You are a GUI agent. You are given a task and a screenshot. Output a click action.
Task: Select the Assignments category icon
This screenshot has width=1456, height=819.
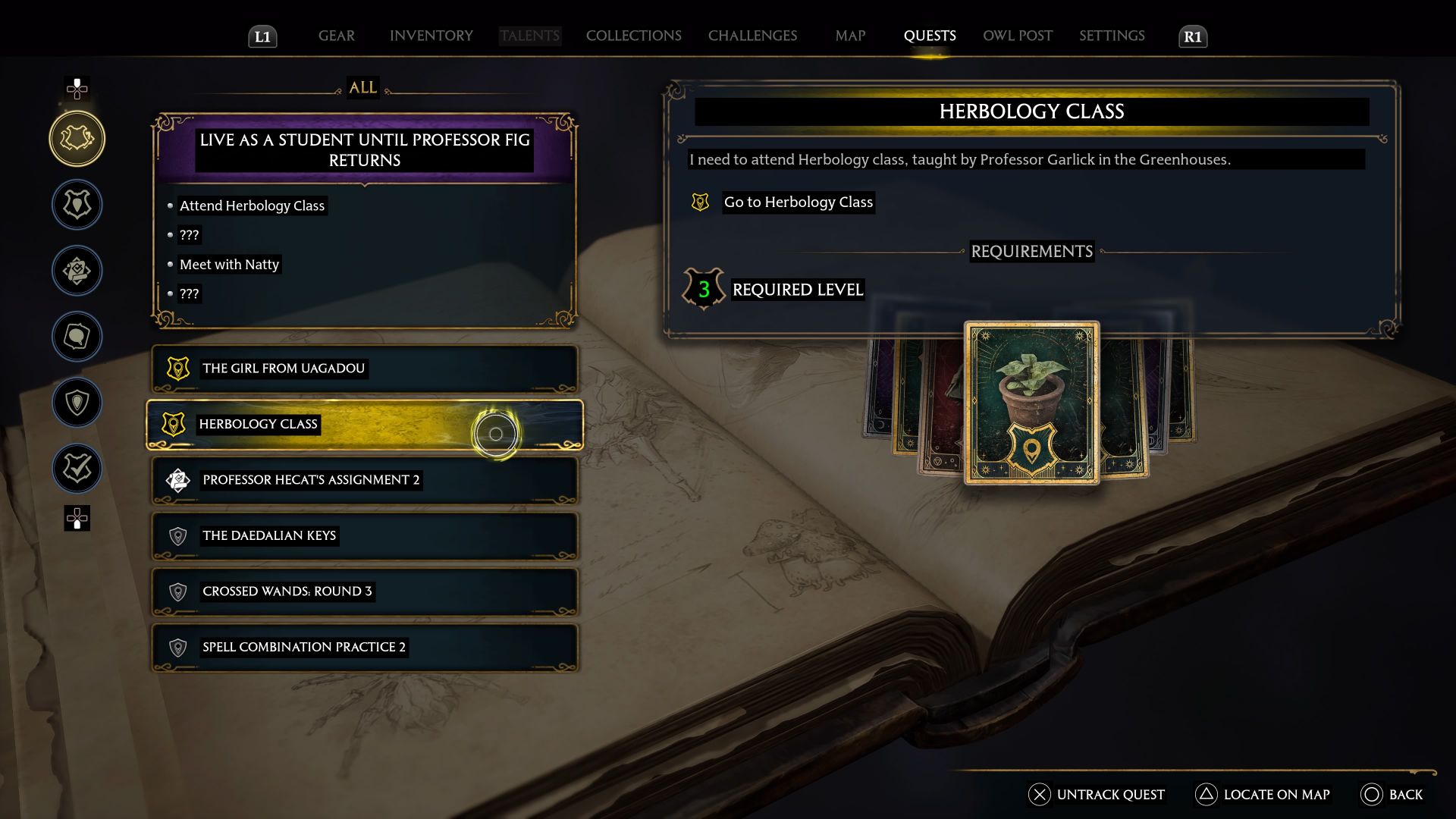click(77, 271)
